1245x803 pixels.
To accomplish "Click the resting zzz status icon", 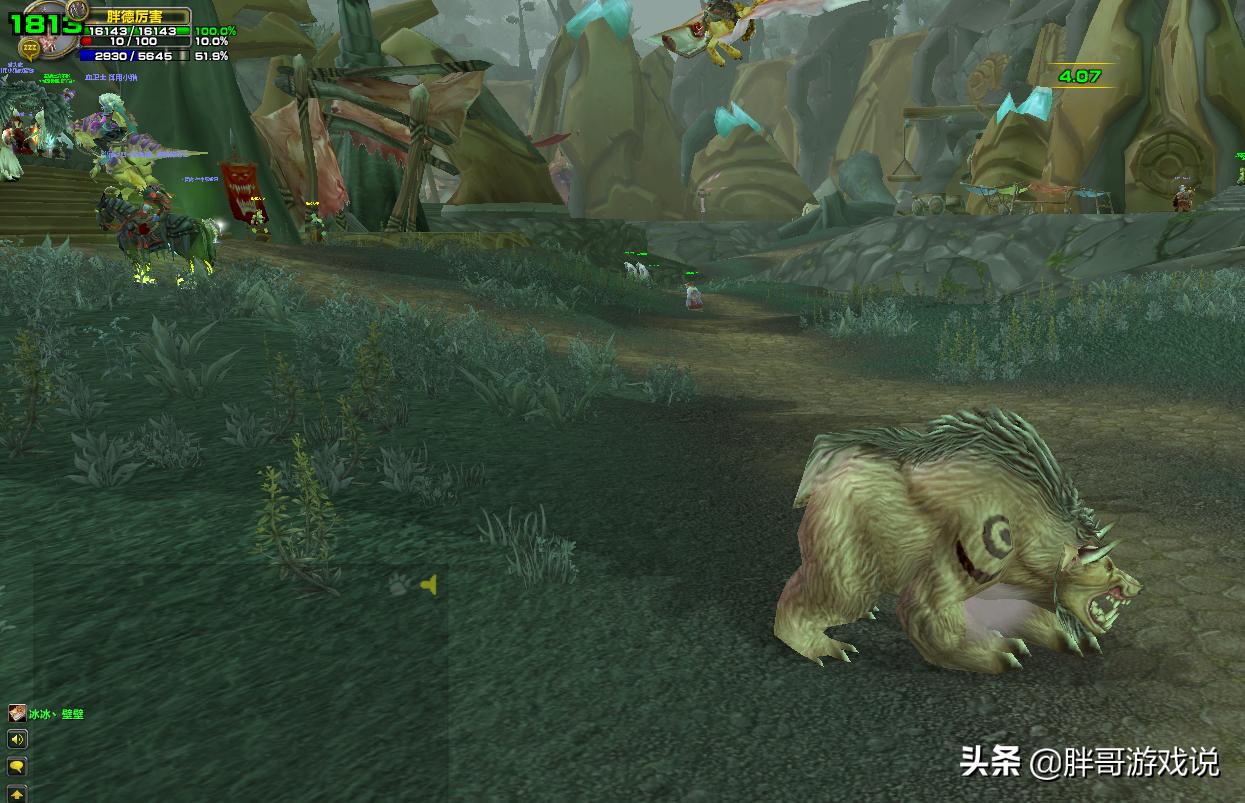I will [x=29, y=47].
